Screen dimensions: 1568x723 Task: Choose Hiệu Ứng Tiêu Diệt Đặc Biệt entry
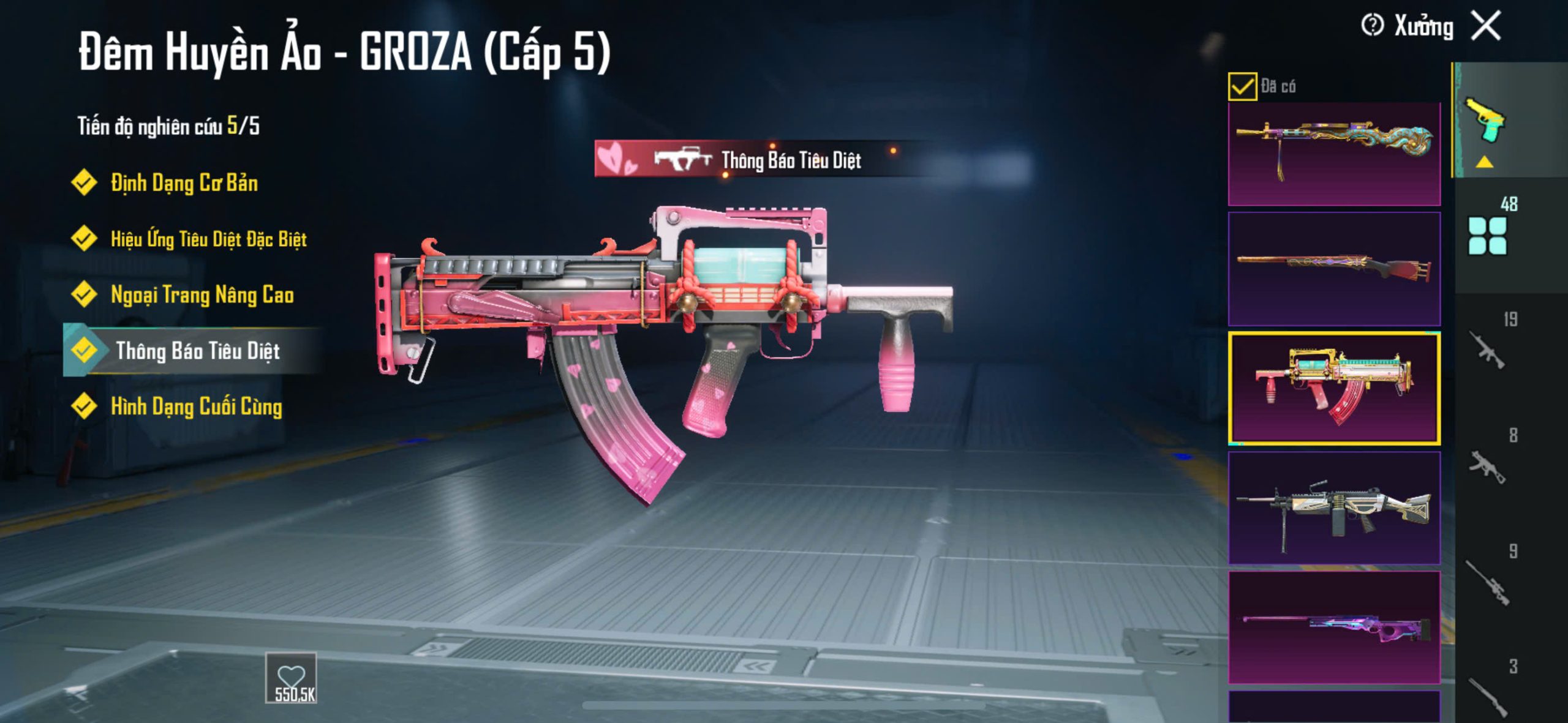pyautogui.click(x=208, y=239)
